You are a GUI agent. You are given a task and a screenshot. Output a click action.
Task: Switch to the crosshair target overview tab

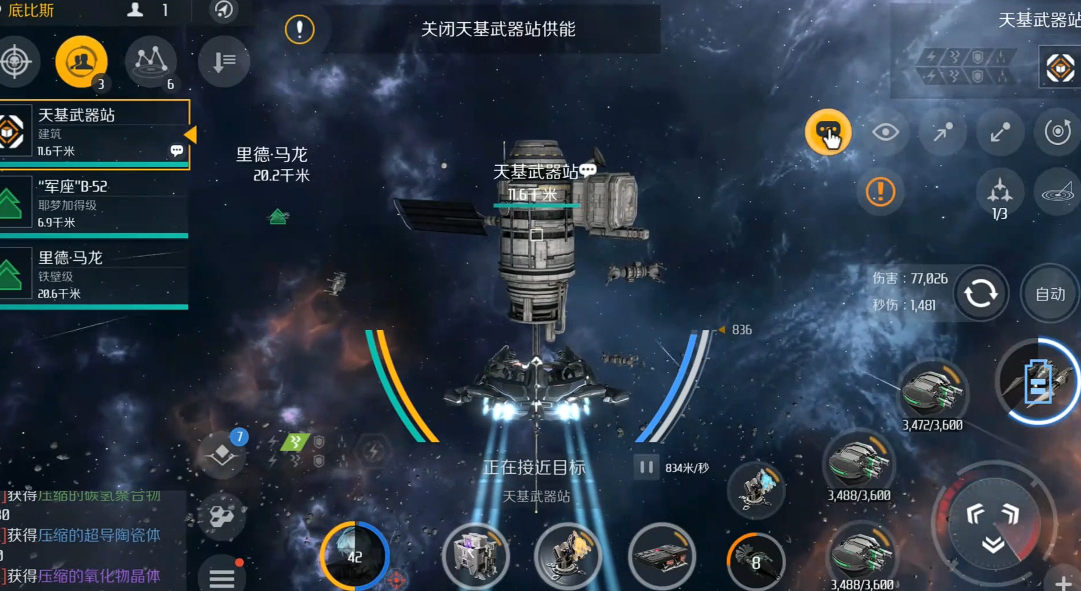coord(14,61)
